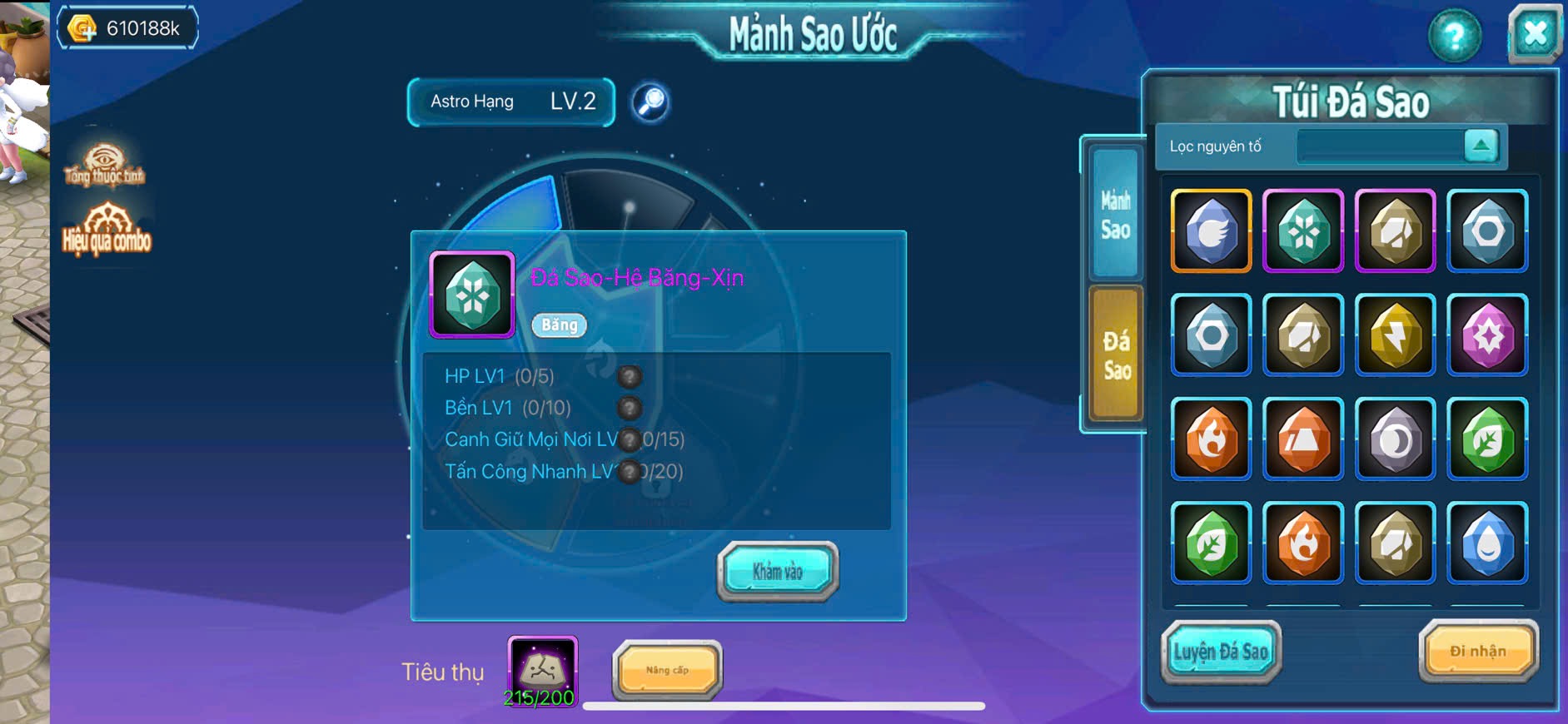Close the Mảnh Sao Ước screen
1568x724 pixels.
pyautogui.click(x=1534, y=35)
